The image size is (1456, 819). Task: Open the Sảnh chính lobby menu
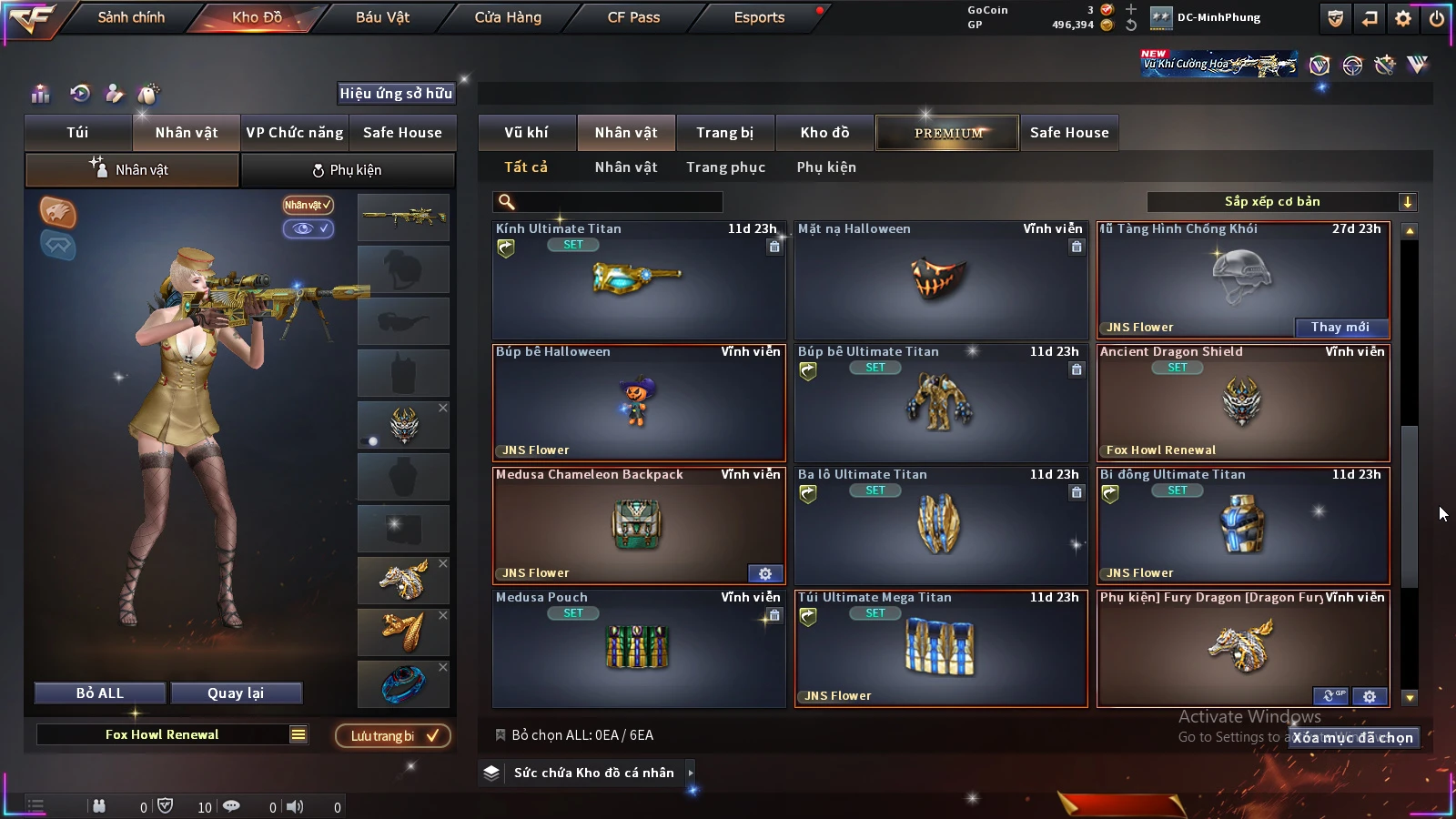point(131,17)
